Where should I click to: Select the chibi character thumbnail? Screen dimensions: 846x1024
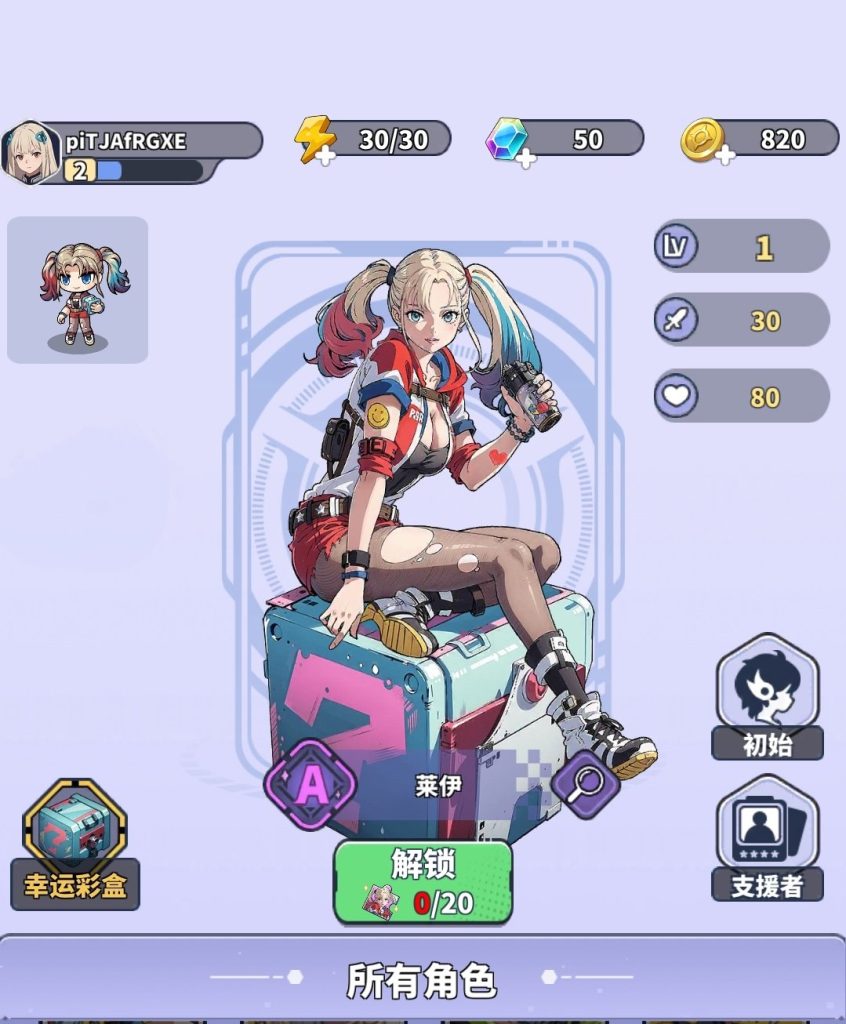click(77, 290)
